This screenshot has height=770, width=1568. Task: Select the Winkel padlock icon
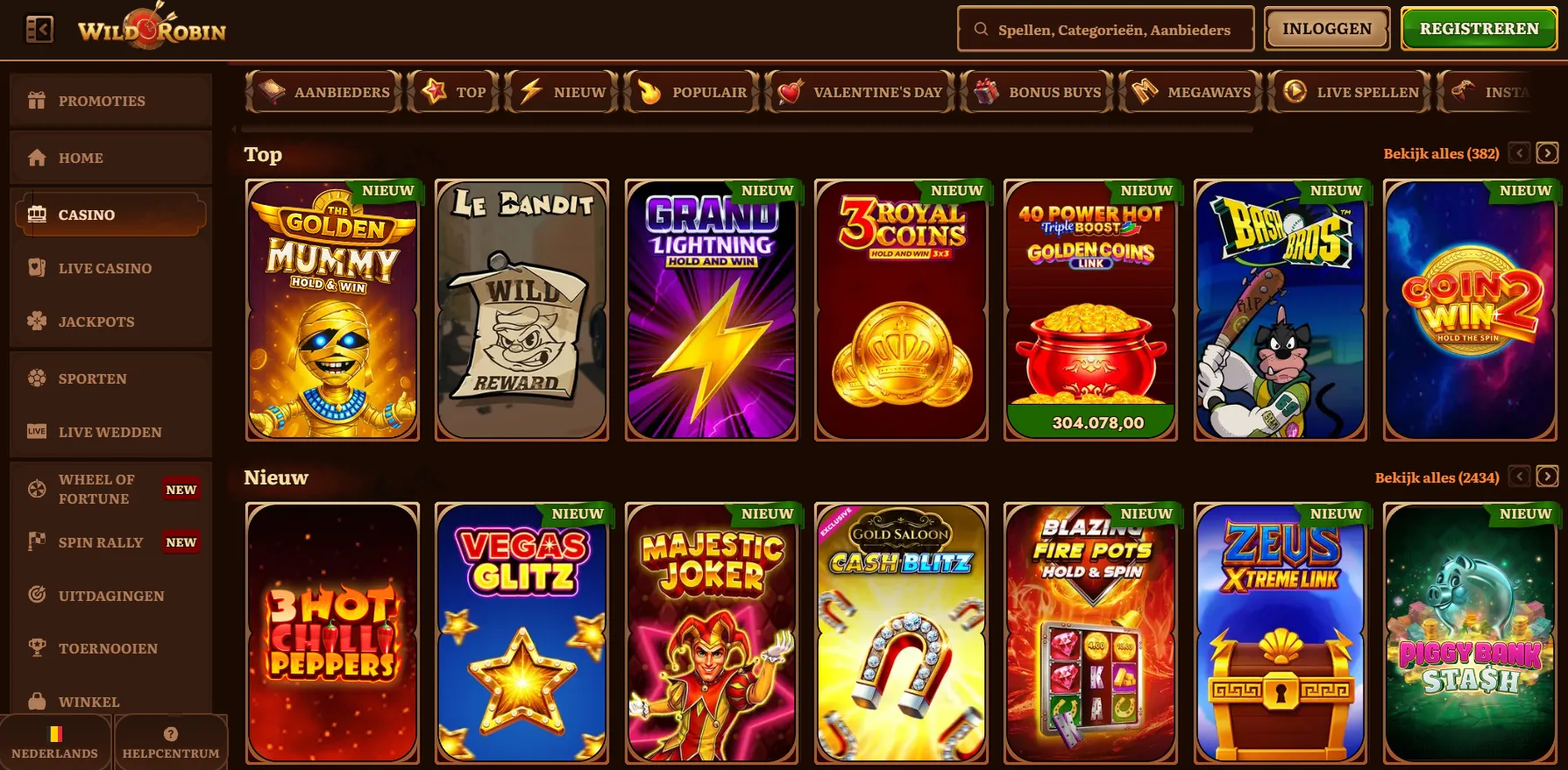36,702
